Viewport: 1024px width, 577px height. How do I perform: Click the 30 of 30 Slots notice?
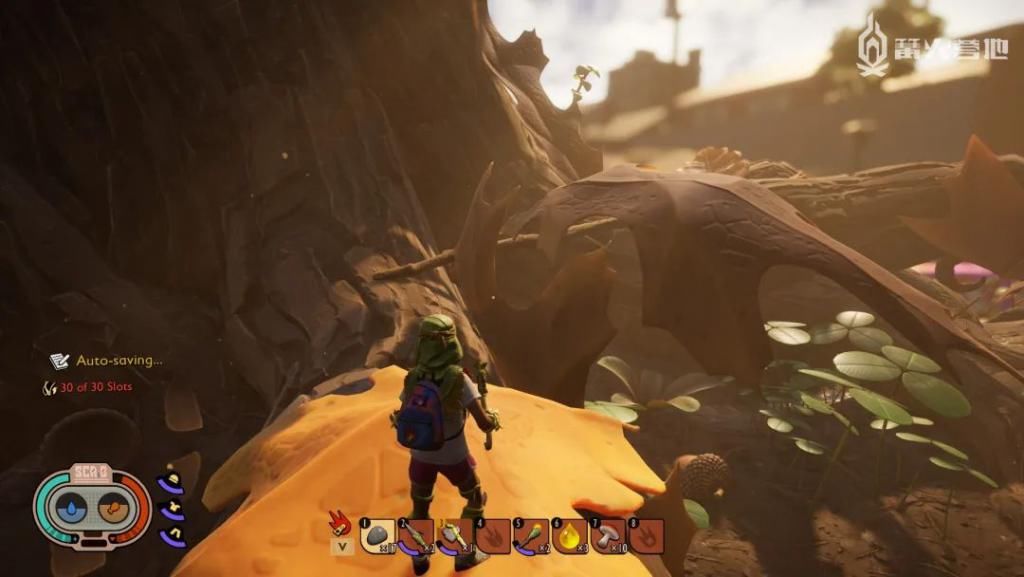(x=95, y=387)
